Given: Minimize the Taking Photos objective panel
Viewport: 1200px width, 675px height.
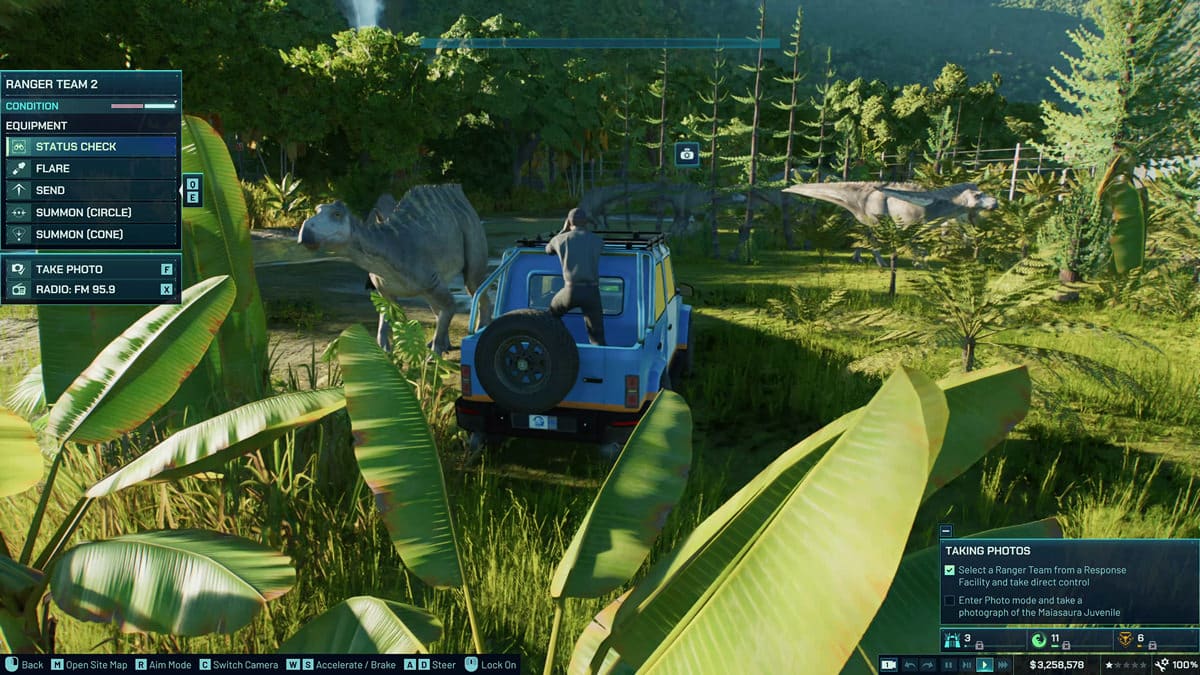Looking at the screenshot, I should pyautogui.click(x=946, y=531).
